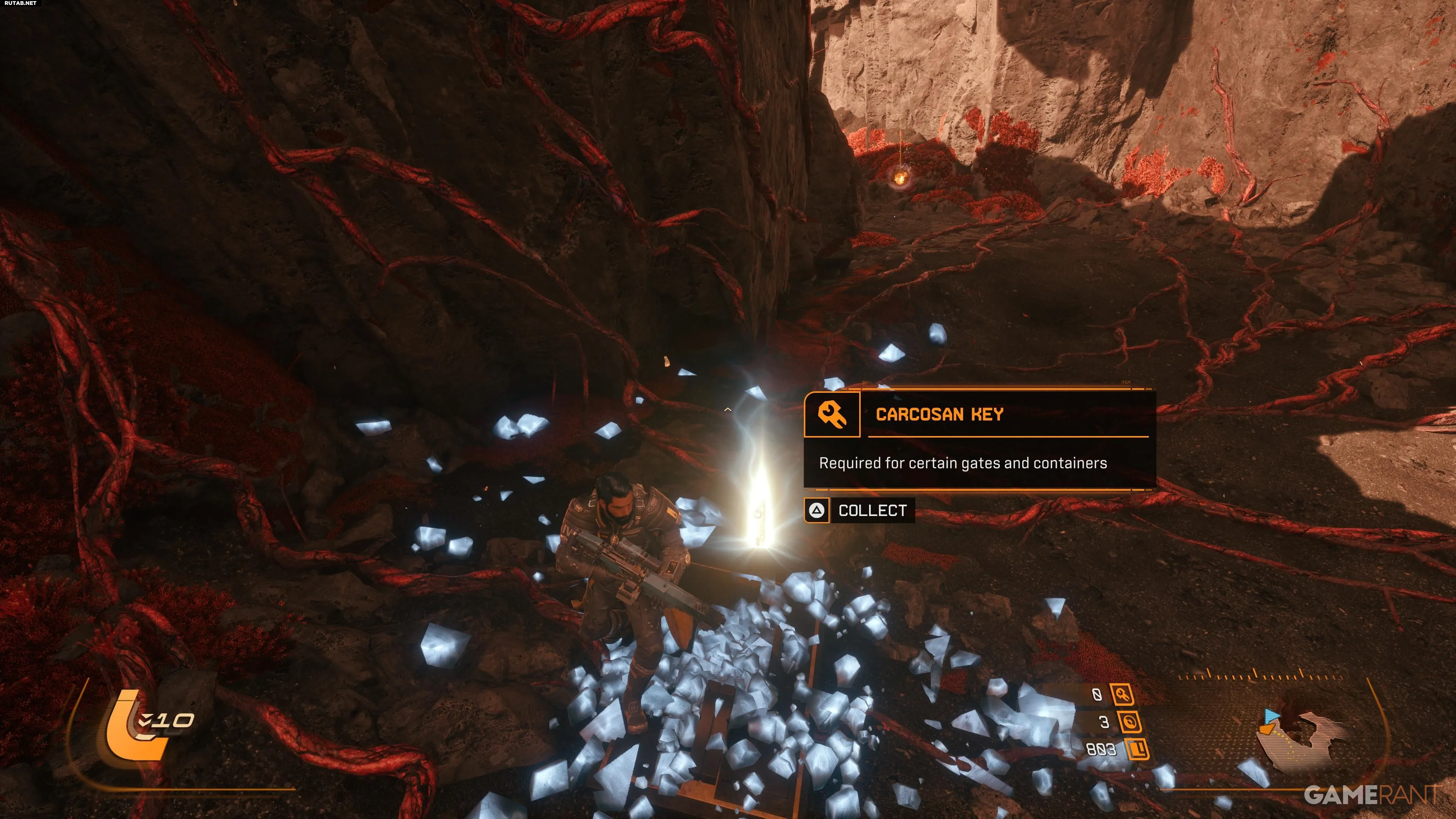
Task: Open the RUTAB.NET watermark link
Action: pos(20,3)
